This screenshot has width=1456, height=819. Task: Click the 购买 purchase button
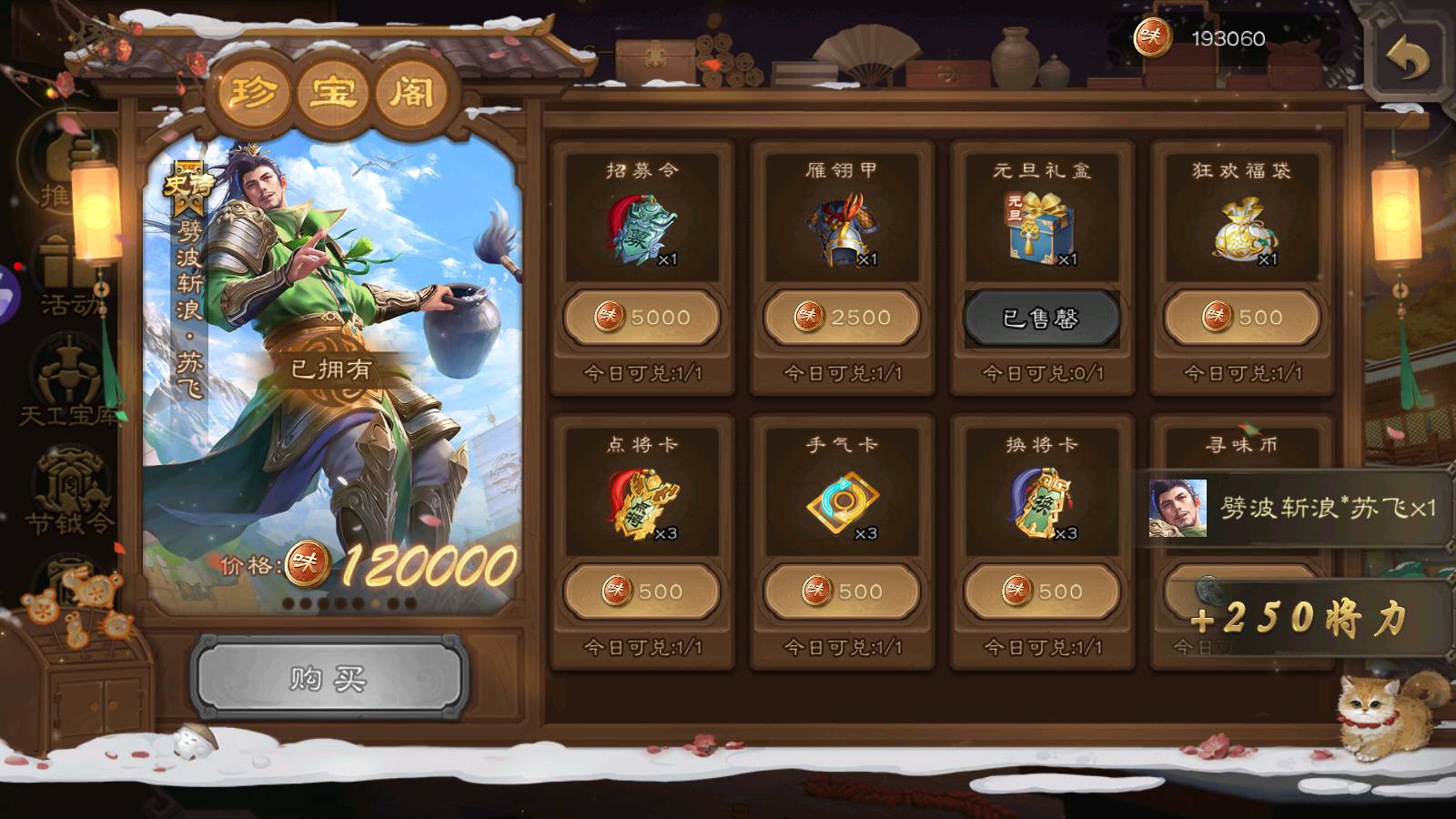329,678
